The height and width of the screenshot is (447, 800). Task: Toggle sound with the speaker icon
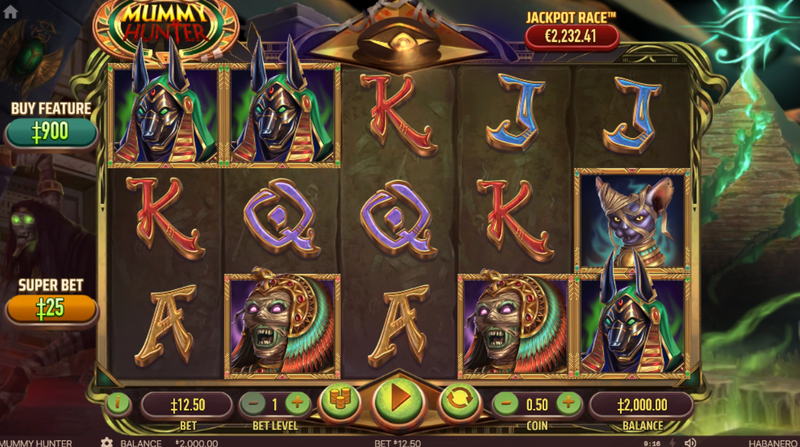coord(688,441)
